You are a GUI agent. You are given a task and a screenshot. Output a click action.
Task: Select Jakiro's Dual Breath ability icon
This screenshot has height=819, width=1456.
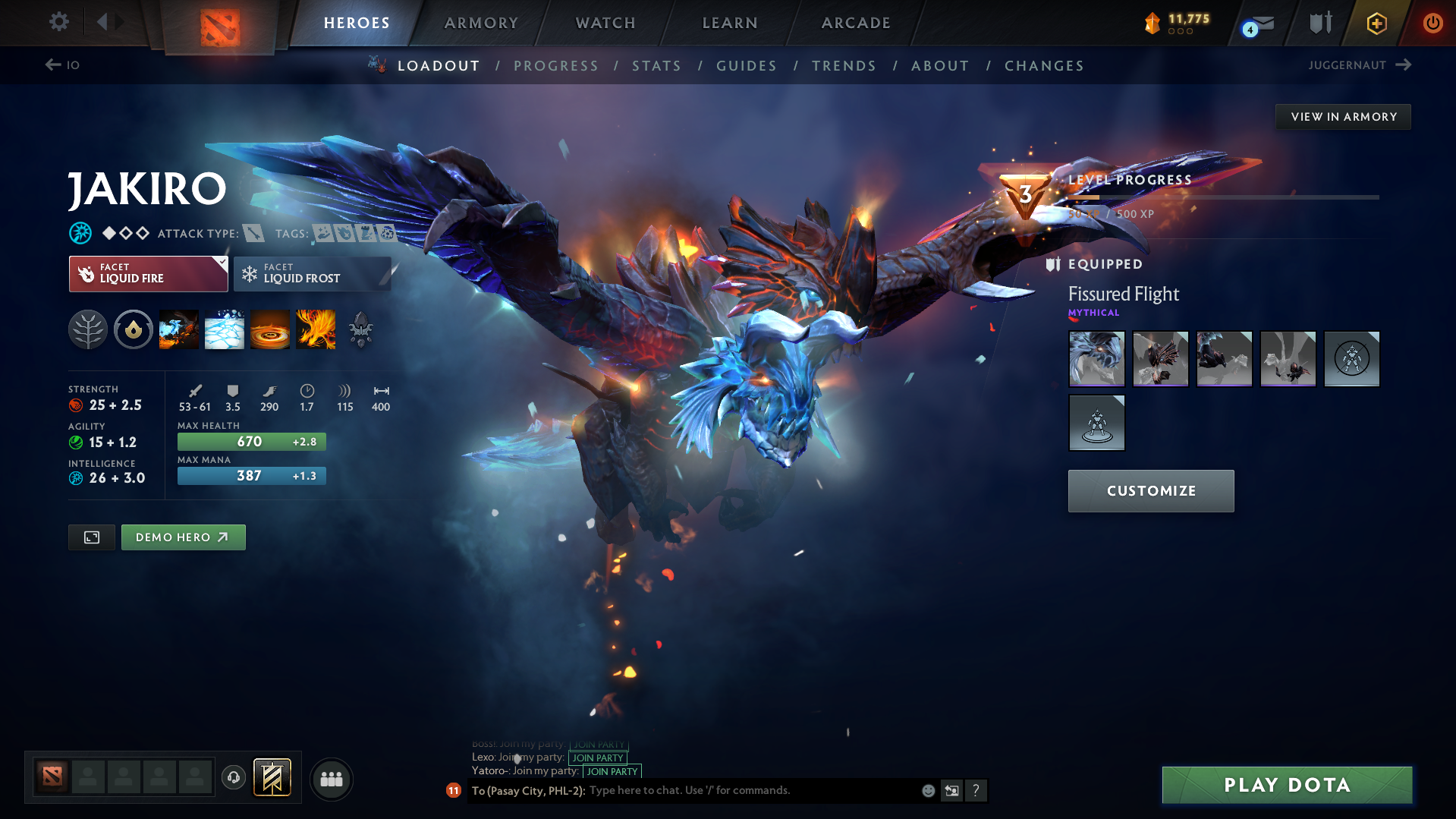[x=179, y=329]
